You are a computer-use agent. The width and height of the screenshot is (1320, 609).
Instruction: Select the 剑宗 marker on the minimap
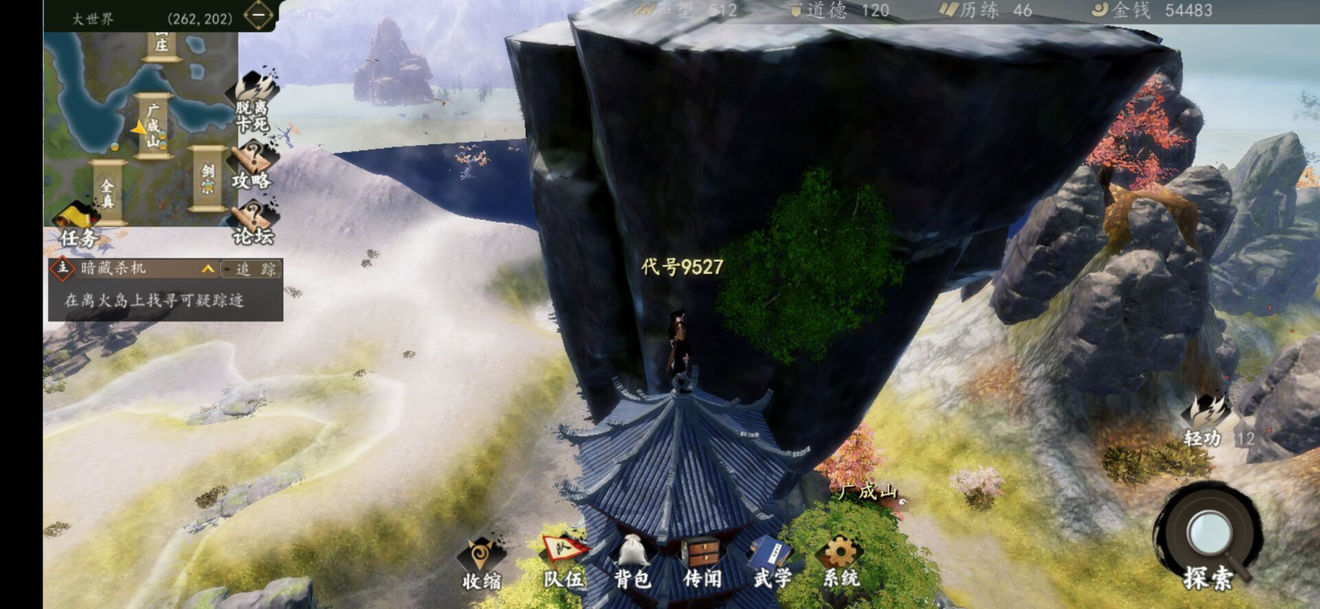208,178
